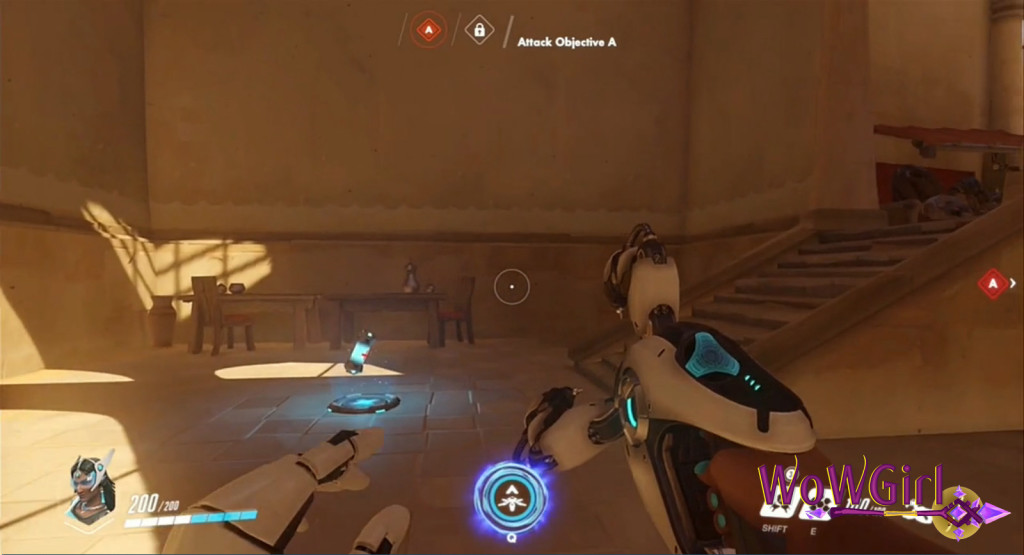
Task: Click the locked objective padlock icon
Action: (479, 31)
